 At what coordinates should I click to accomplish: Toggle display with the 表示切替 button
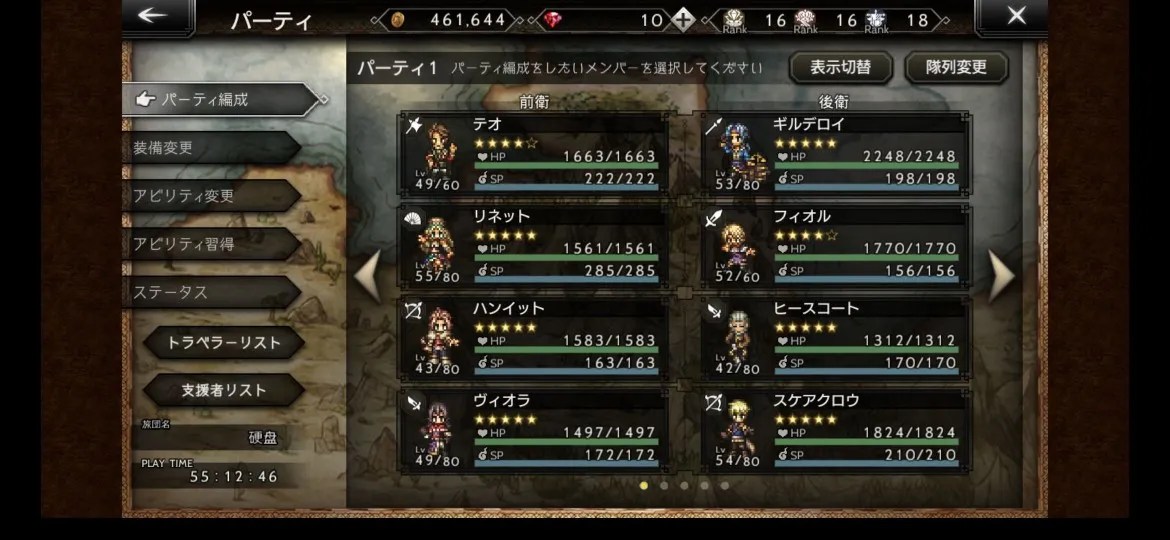tap(840, 67)
